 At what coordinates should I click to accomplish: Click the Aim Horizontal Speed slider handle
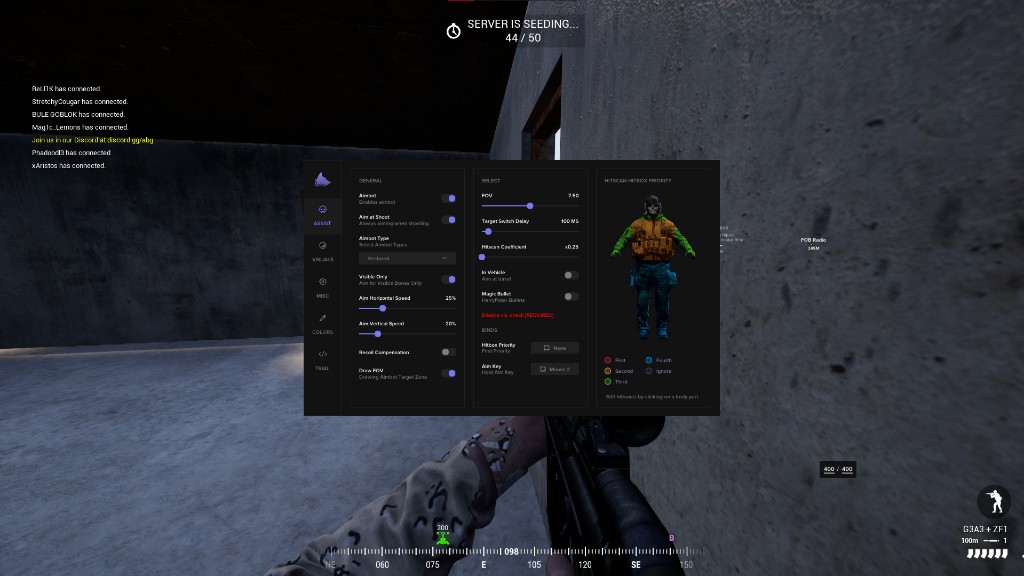click(x=383, y=308)
